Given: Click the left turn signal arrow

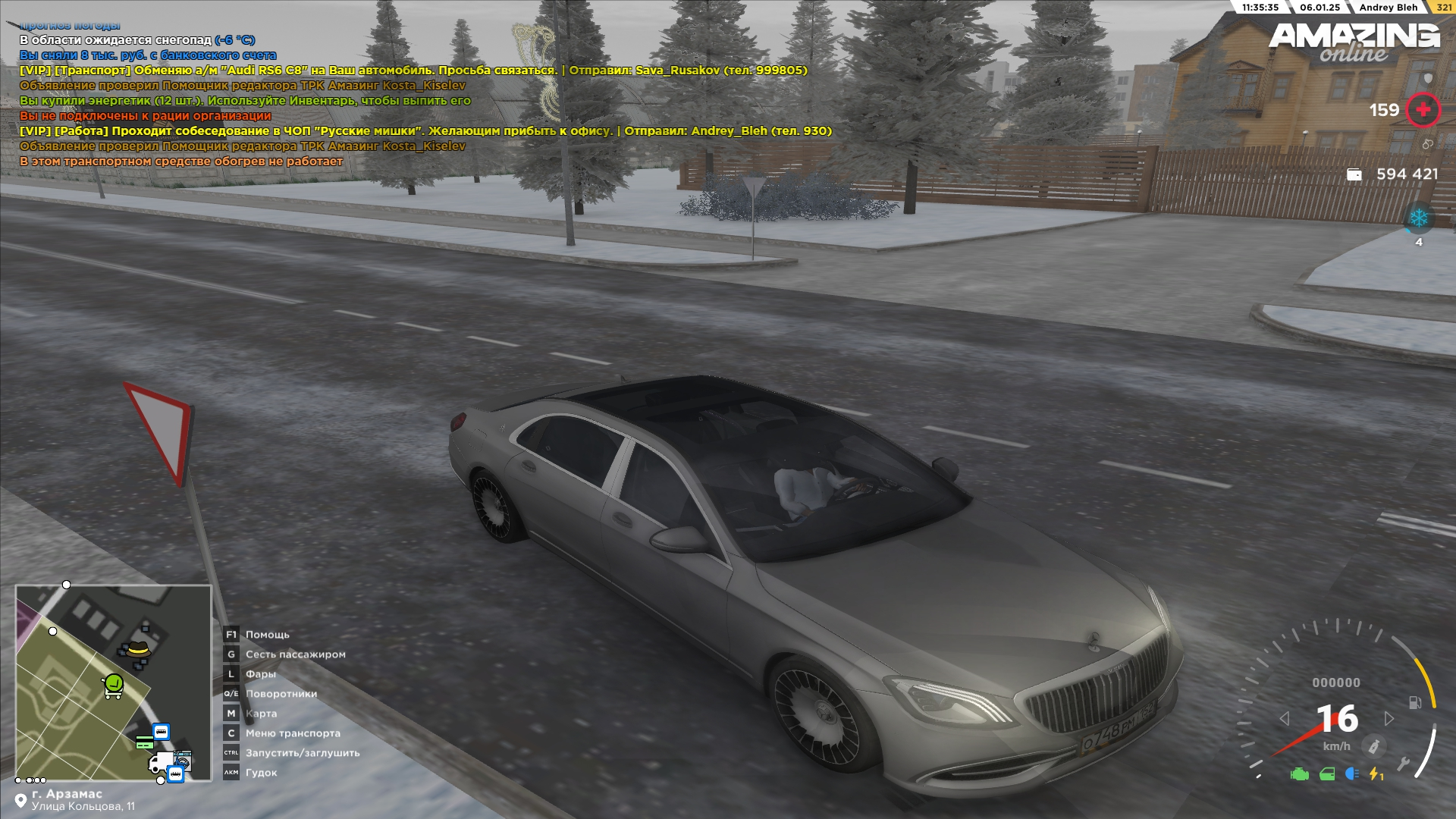Looking at the screenshot, I should (x=1284, y=718).
